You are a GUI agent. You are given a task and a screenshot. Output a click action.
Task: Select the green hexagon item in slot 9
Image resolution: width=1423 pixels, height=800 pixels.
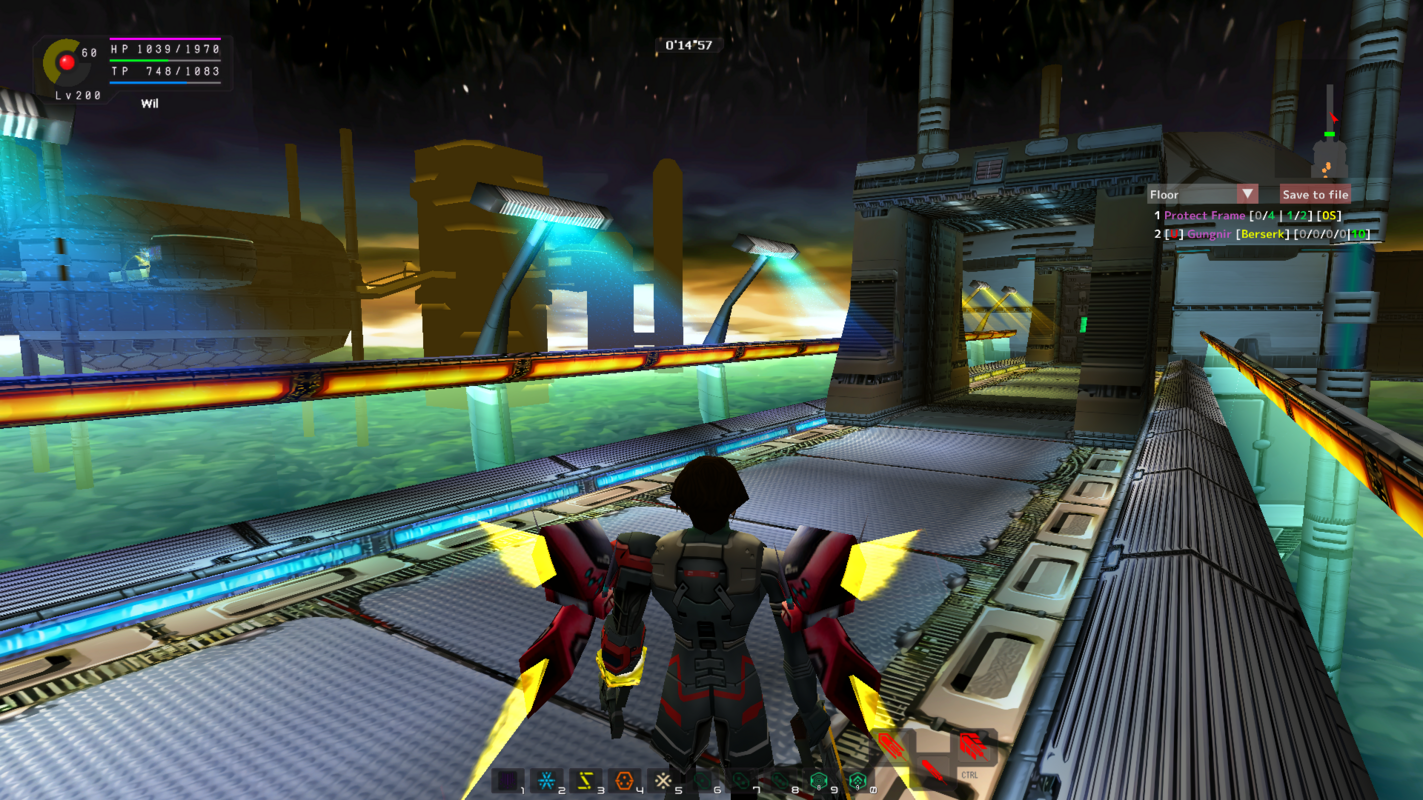(x=819, y=780)
